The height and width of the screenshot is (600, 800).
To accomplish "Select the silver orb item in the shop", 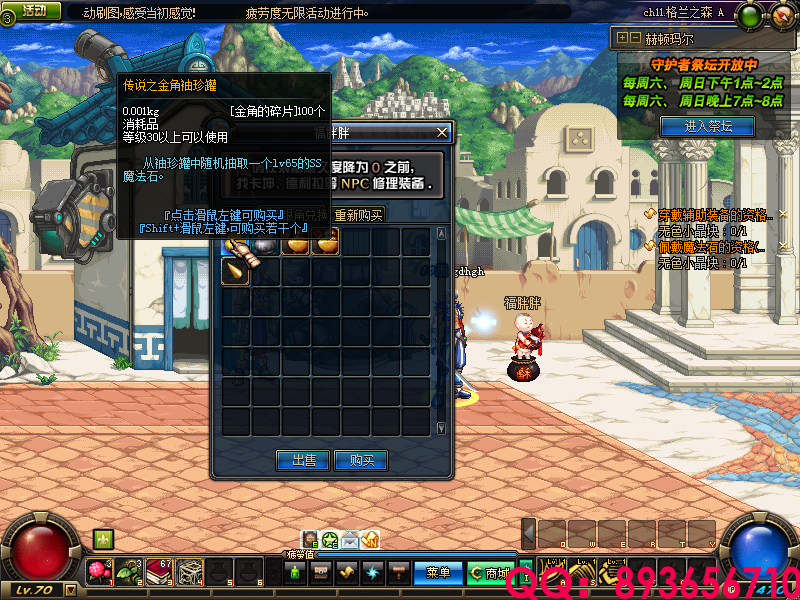I will (265, 241).
